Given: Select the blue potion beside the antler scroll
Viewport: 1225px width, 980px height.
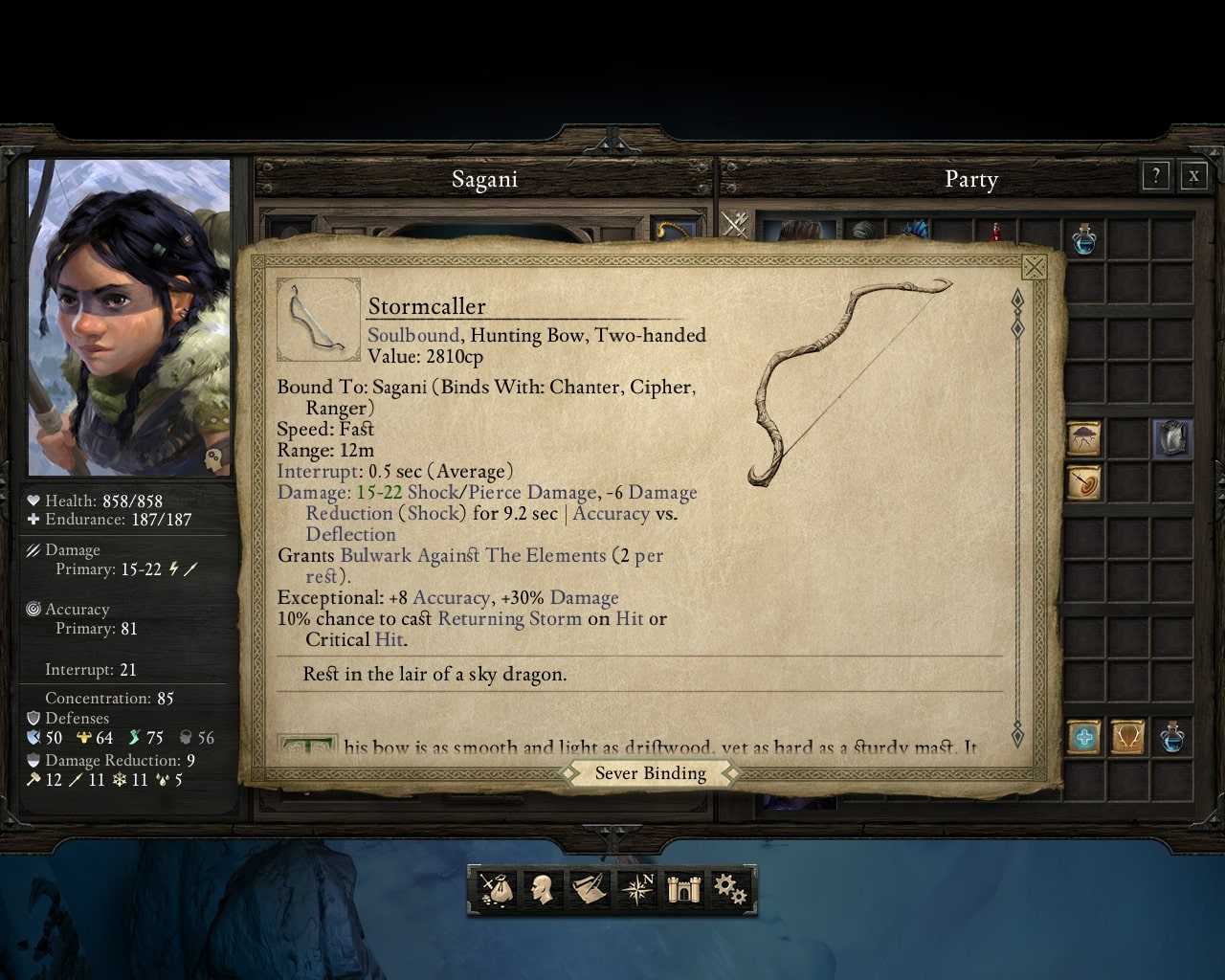Looking at the screenshot, I should point(1171,737).
